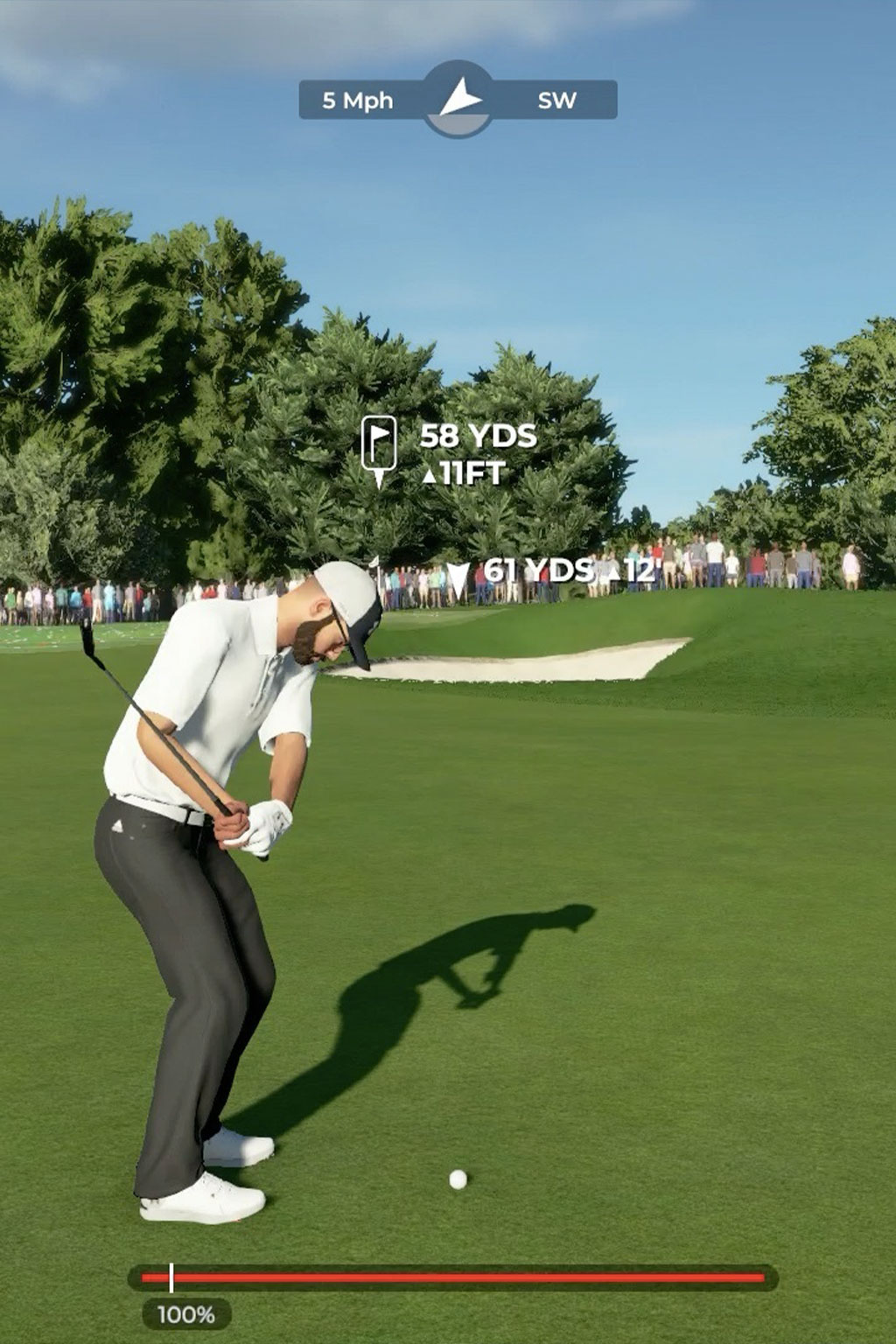This screenshot has width=896, height=1344.
Task: Click the white aim target arrow marker
Action: point(458,579)
